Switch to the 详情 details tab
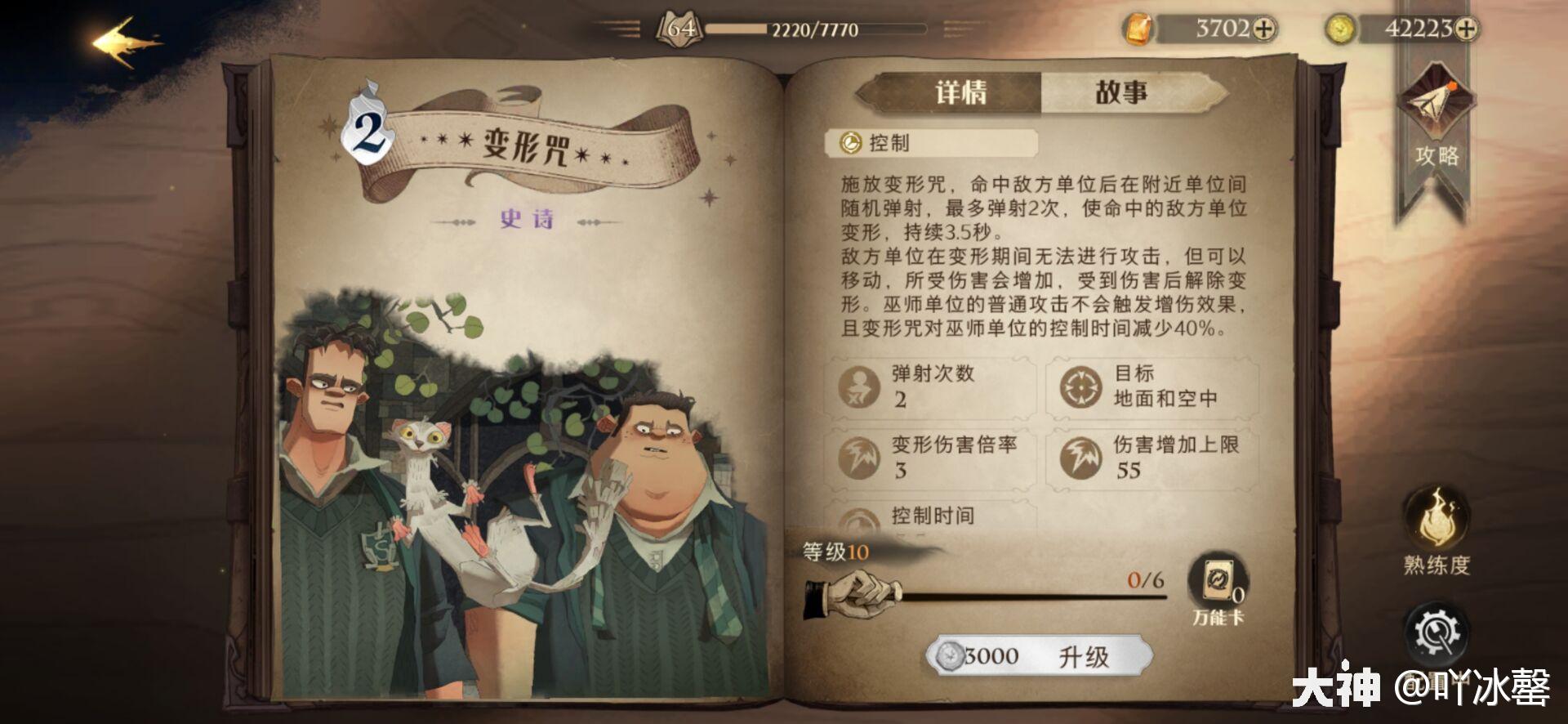1568x724 pixels. click(x=964, y=92)
